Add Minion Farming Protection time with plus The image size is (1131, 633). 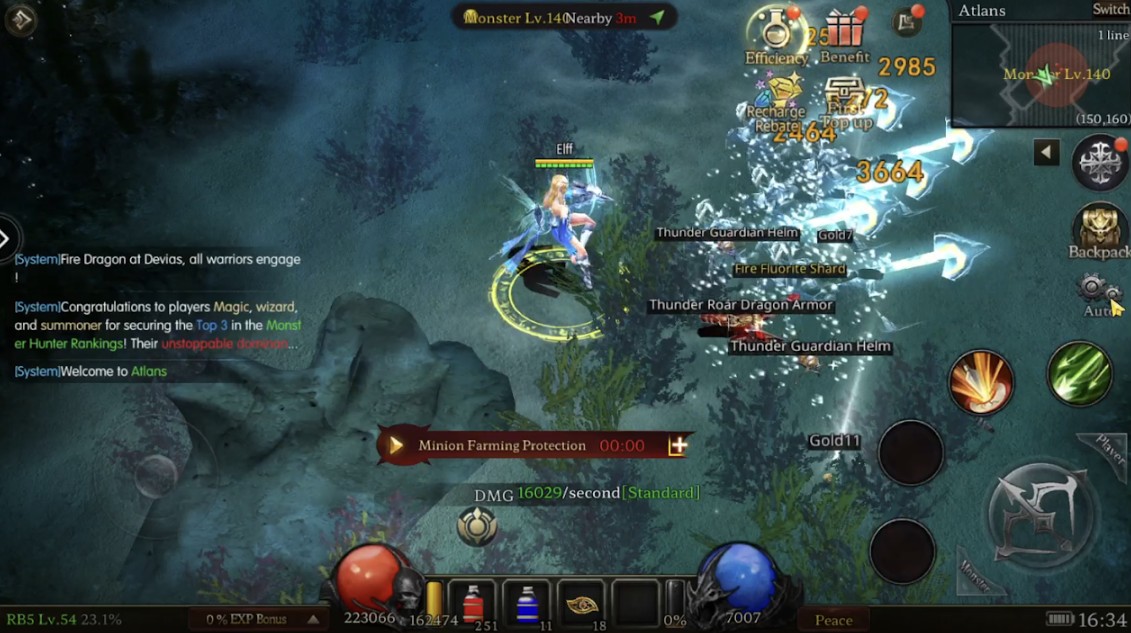678,446
